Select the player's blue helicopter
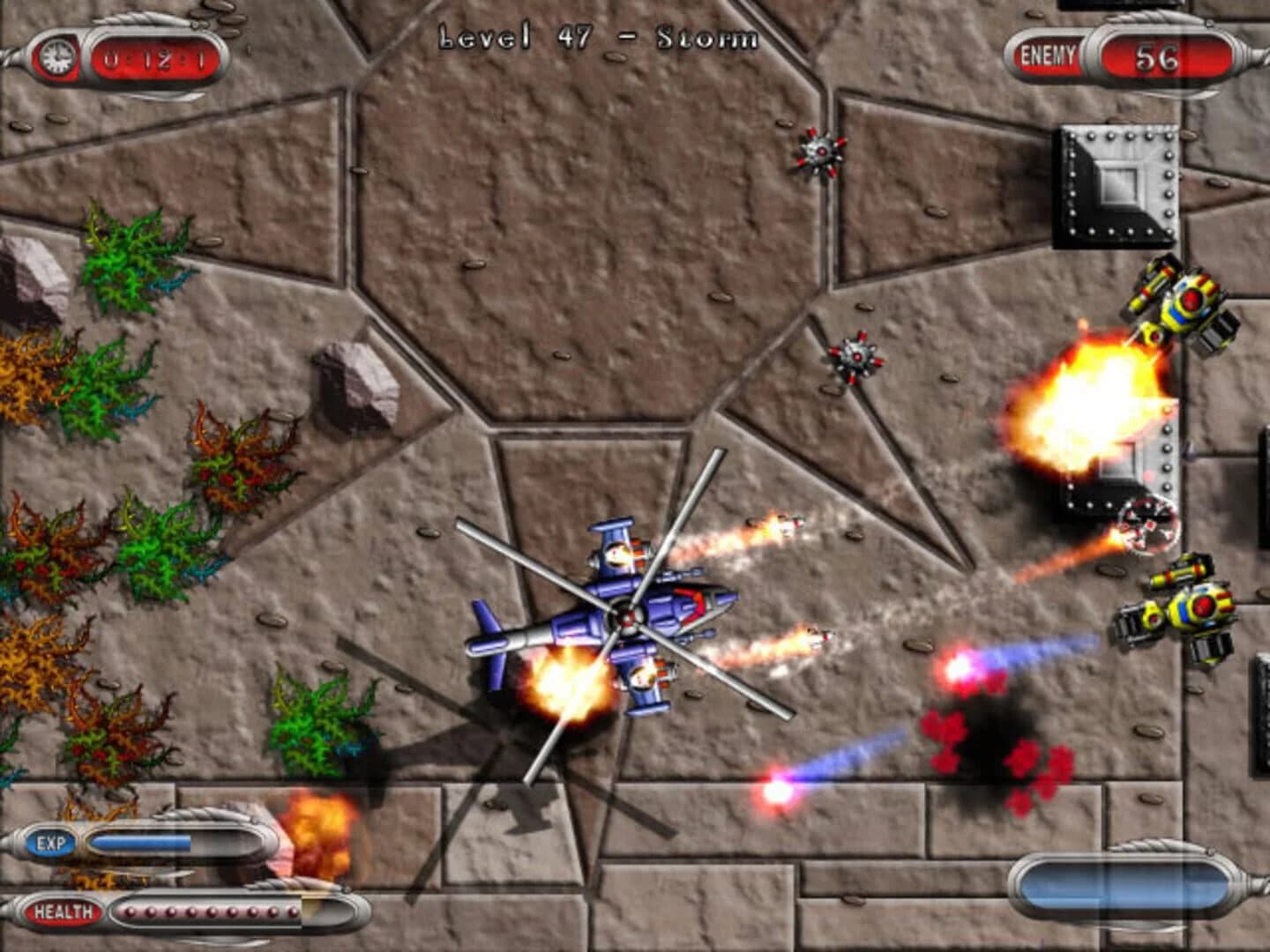The image size is (1270, 952). [626, 617]
